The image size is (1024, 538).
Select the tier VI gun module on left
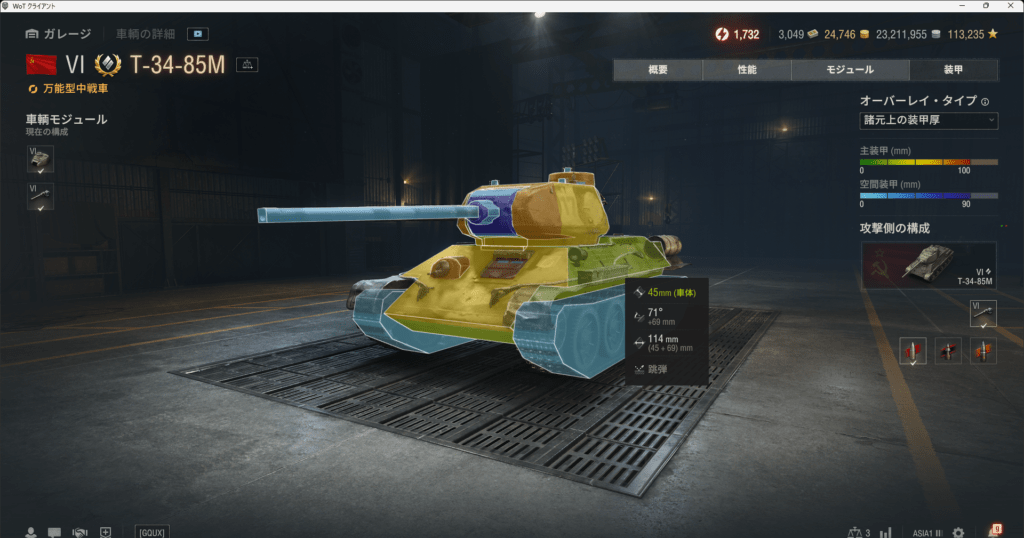(x=40, y=196)
